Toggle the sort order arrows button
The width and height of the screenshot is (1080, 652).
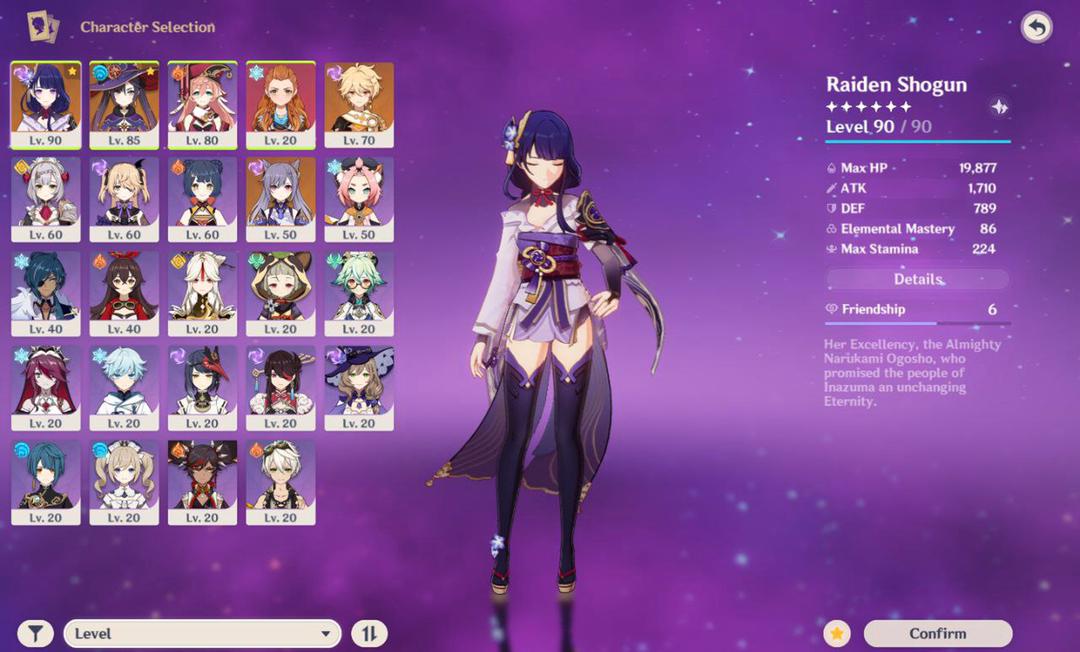tap(369, 633)
